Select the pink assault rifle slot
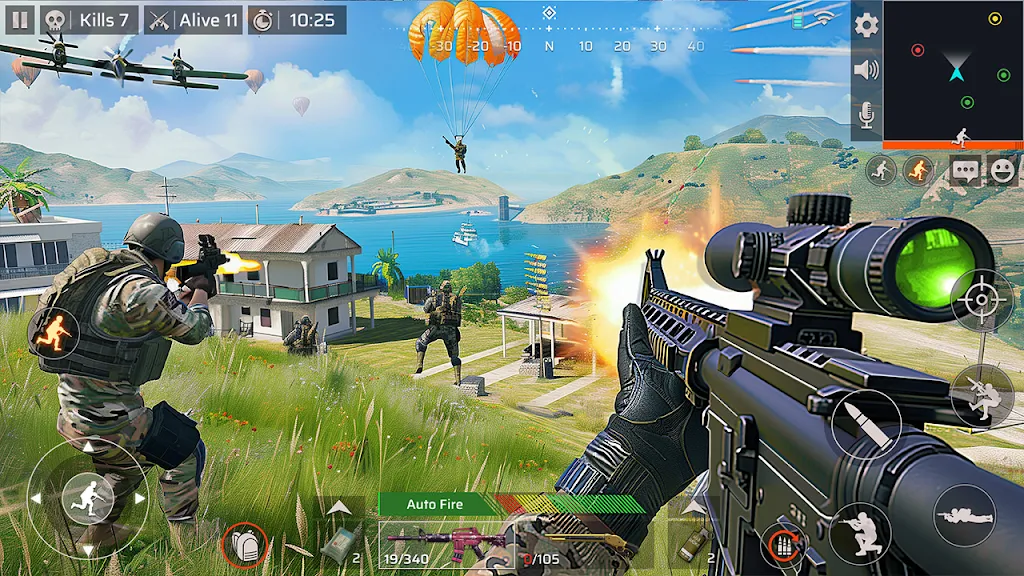Screen dimensions: 1024x576 [446, 545]
